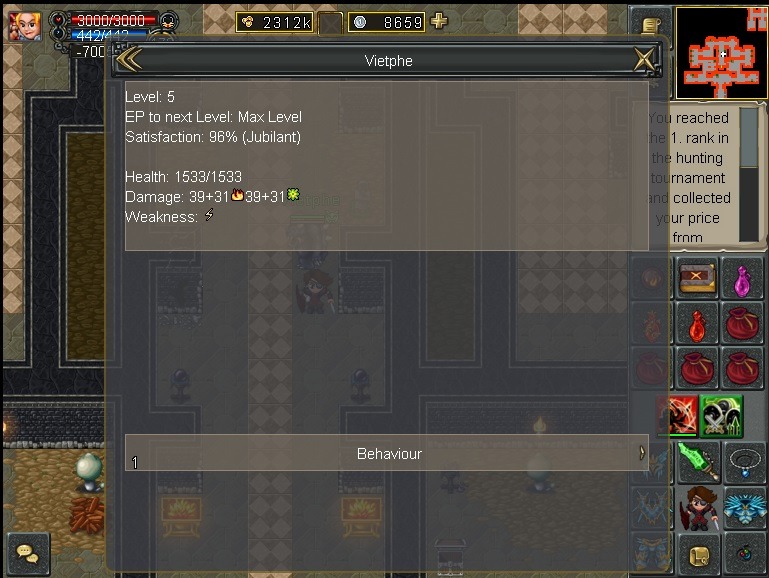Open the scroll icon beside the minimap

(x=652, y=25)
